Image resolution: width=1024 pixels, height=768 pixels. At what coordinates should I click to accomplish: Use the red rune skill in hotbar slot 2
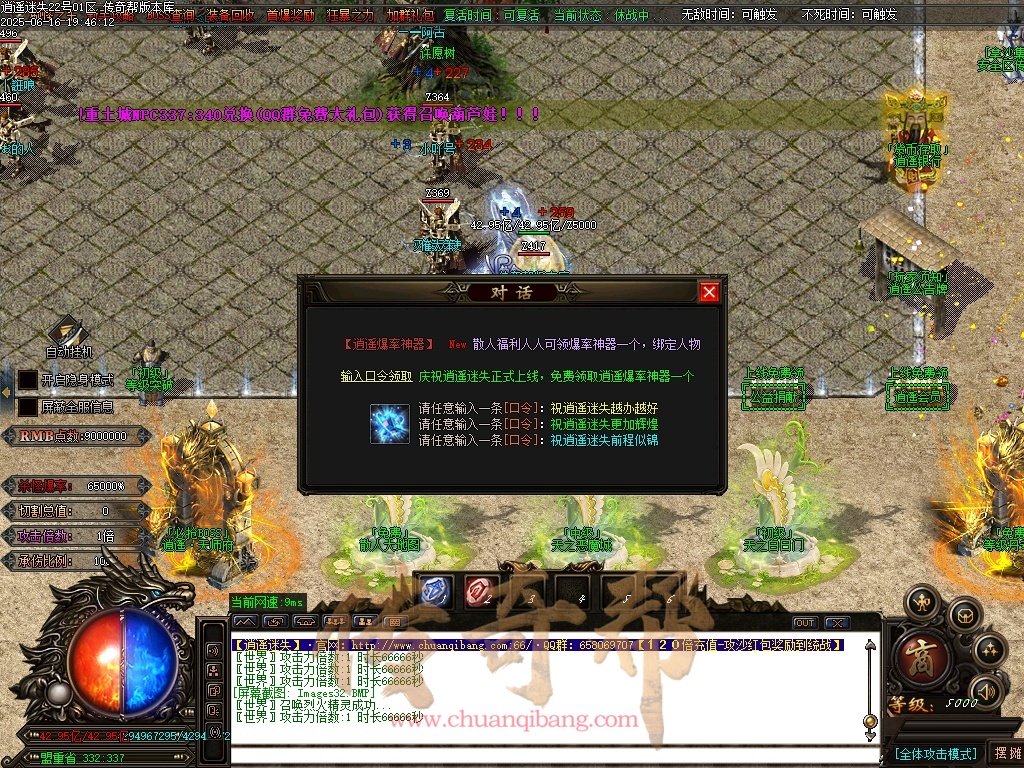pyautogui.click(x=480, y=591)
